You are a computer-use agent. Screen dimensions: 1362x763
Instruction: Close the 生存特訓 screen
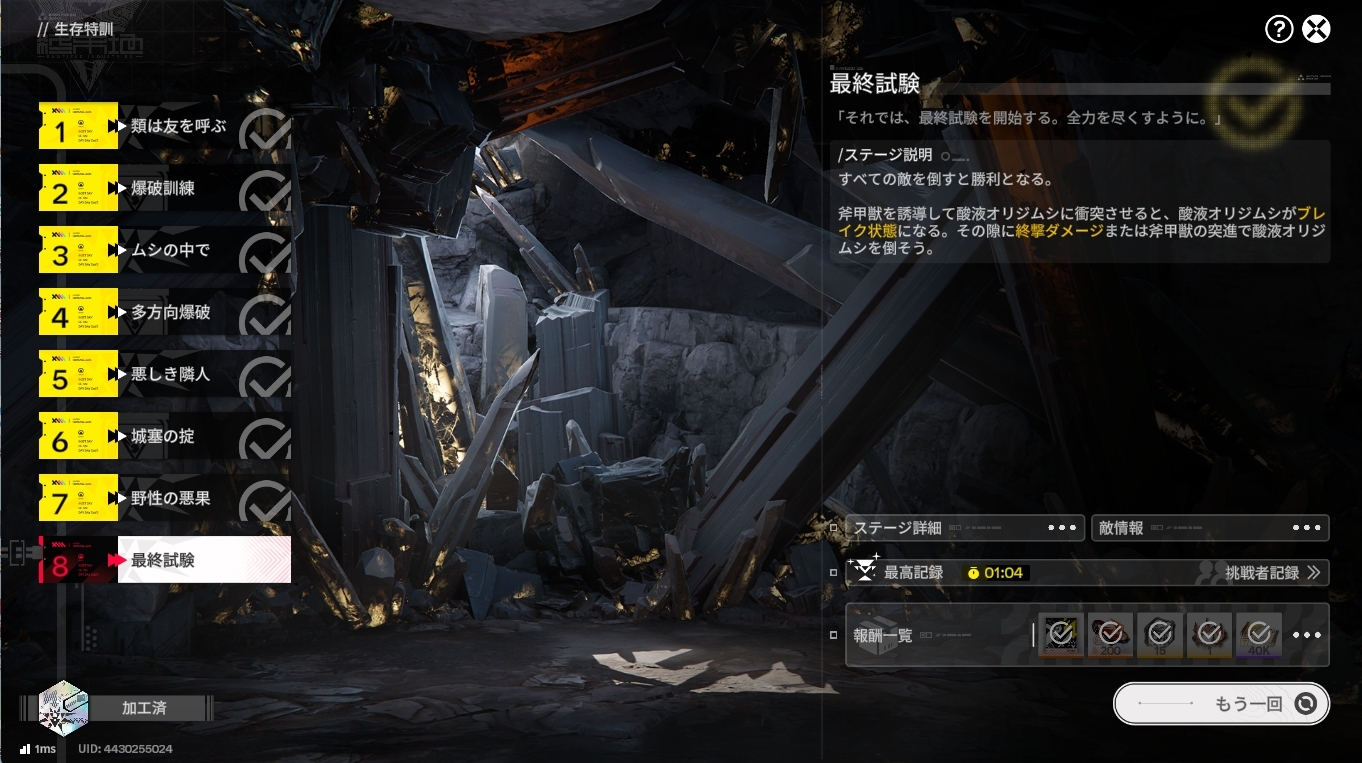pyautogui.click(x=1317, y=29)
